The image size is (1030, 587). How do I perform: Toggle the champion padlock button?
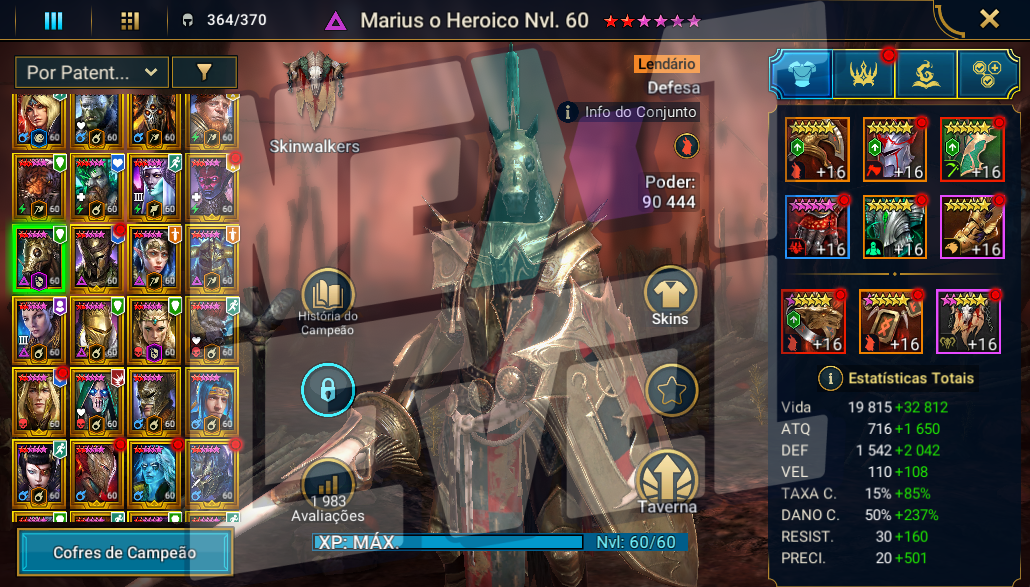pos(327,390)
